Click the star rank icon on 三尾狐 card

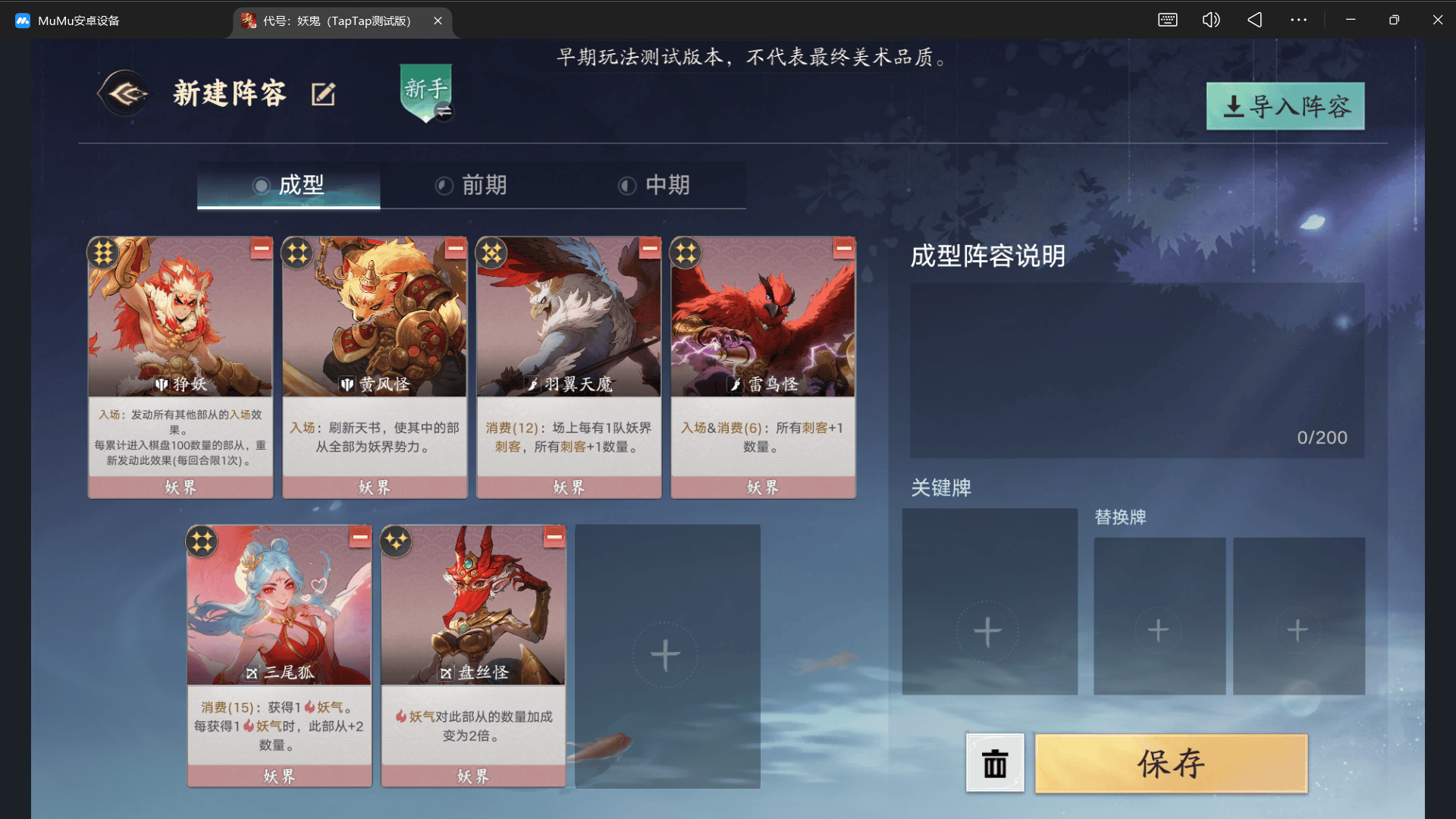[x=202, y=541]
